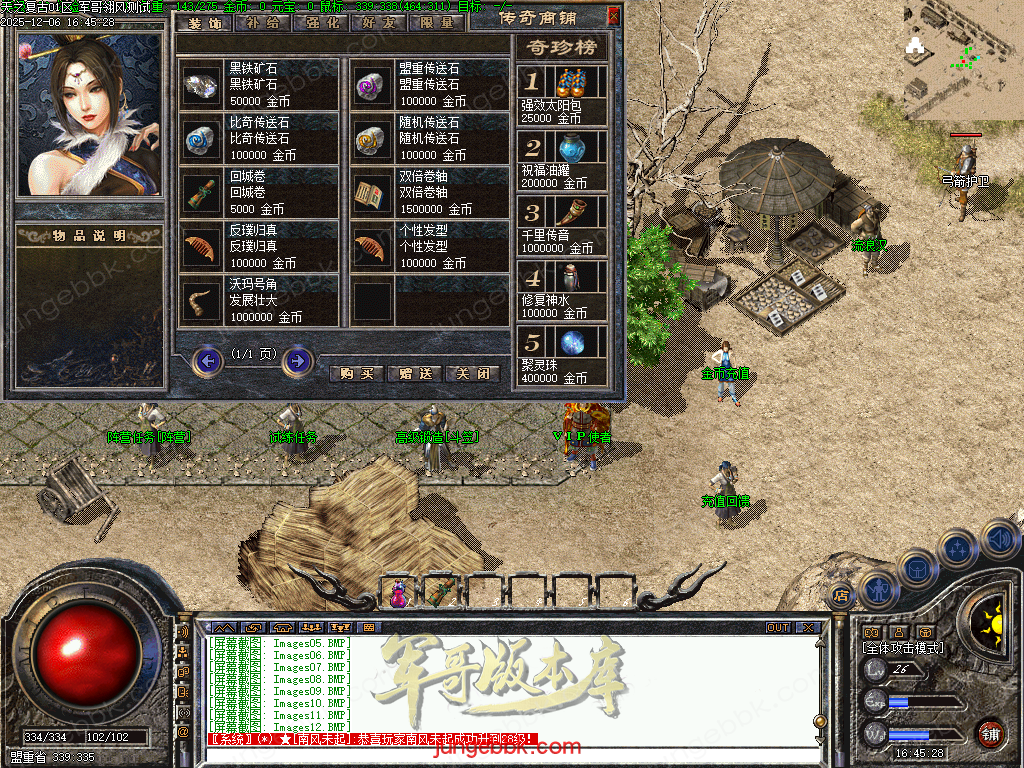The height and width of the screenshot is (768, 1024).
Task: Choose 聚灵珠 from the ranking list
Action: coord(562,352)
